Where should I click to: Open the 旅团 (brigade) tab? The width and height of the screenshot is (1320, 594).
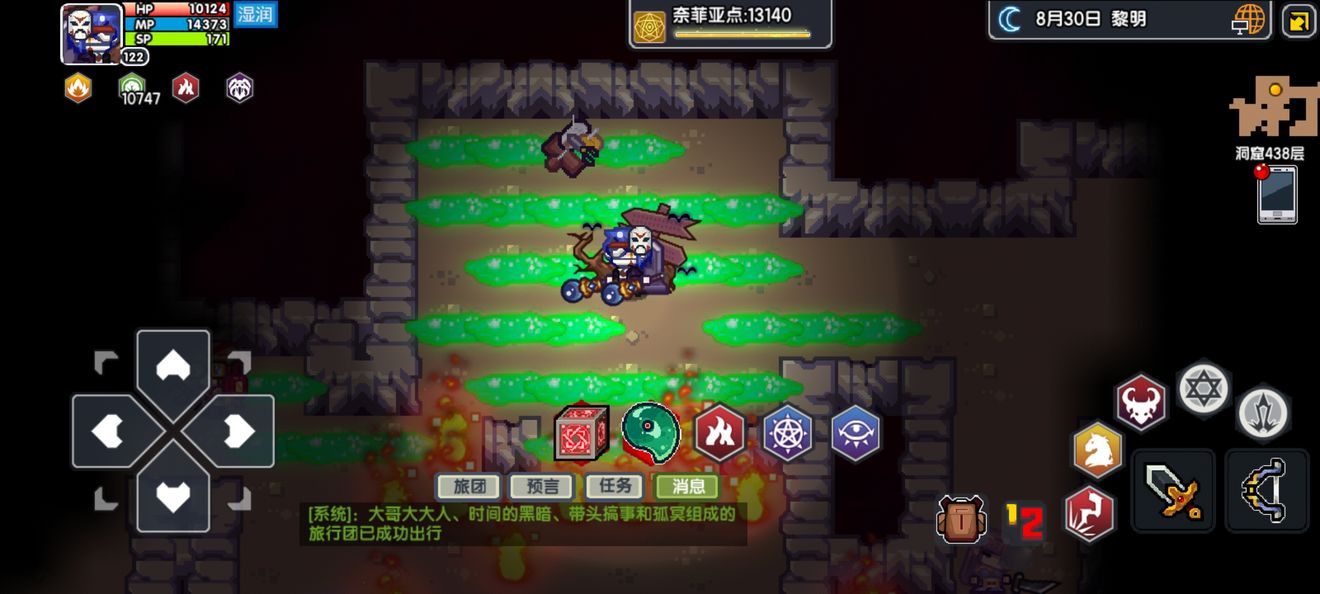469,486
